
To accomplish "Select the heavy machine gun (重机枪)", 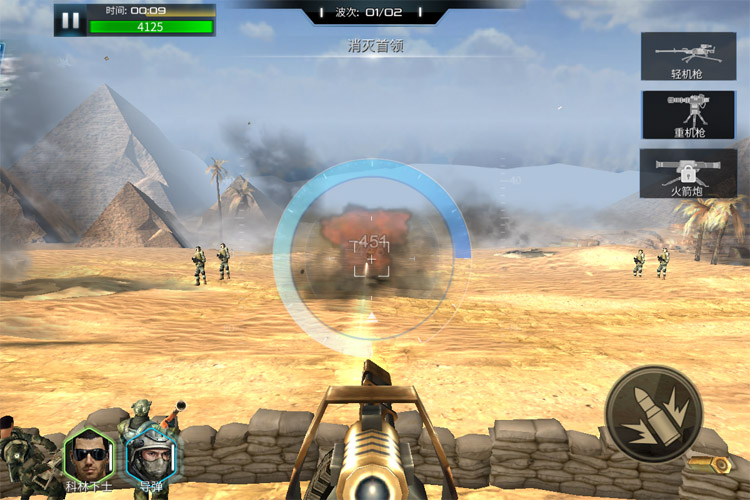I will (689, 115).
